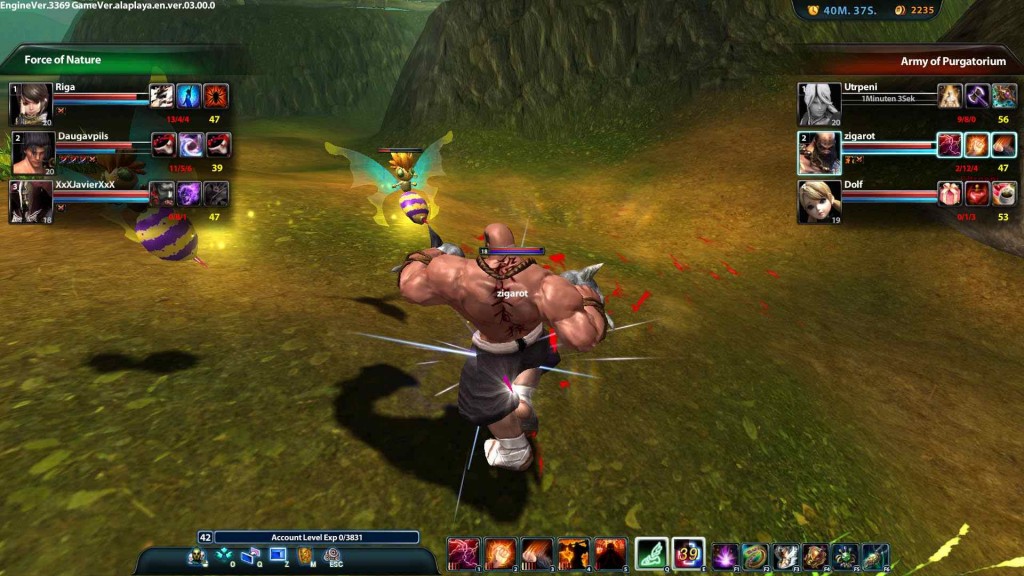1024x576 pixels.
Task: Click Riga's orange spider skill icon
Action: (216, 96)
